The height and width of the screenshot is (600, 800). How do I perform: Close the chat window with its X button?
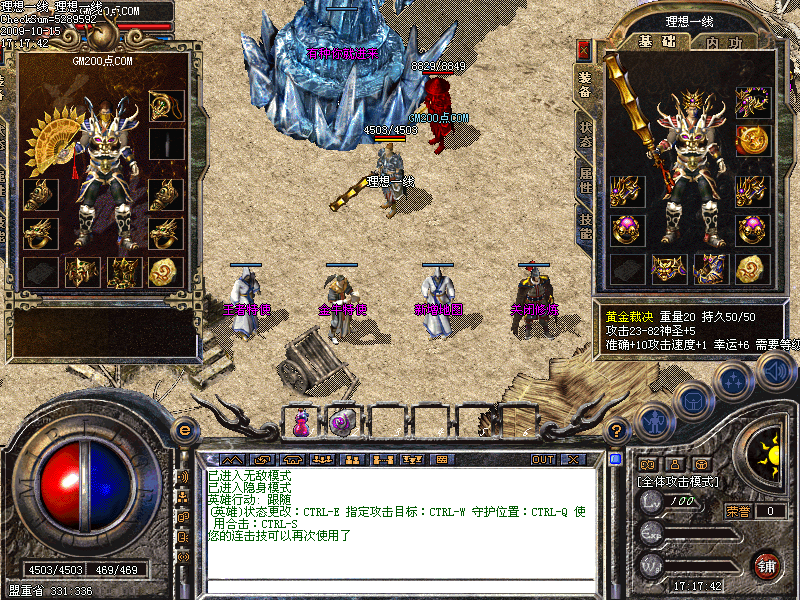click(572, 459)
